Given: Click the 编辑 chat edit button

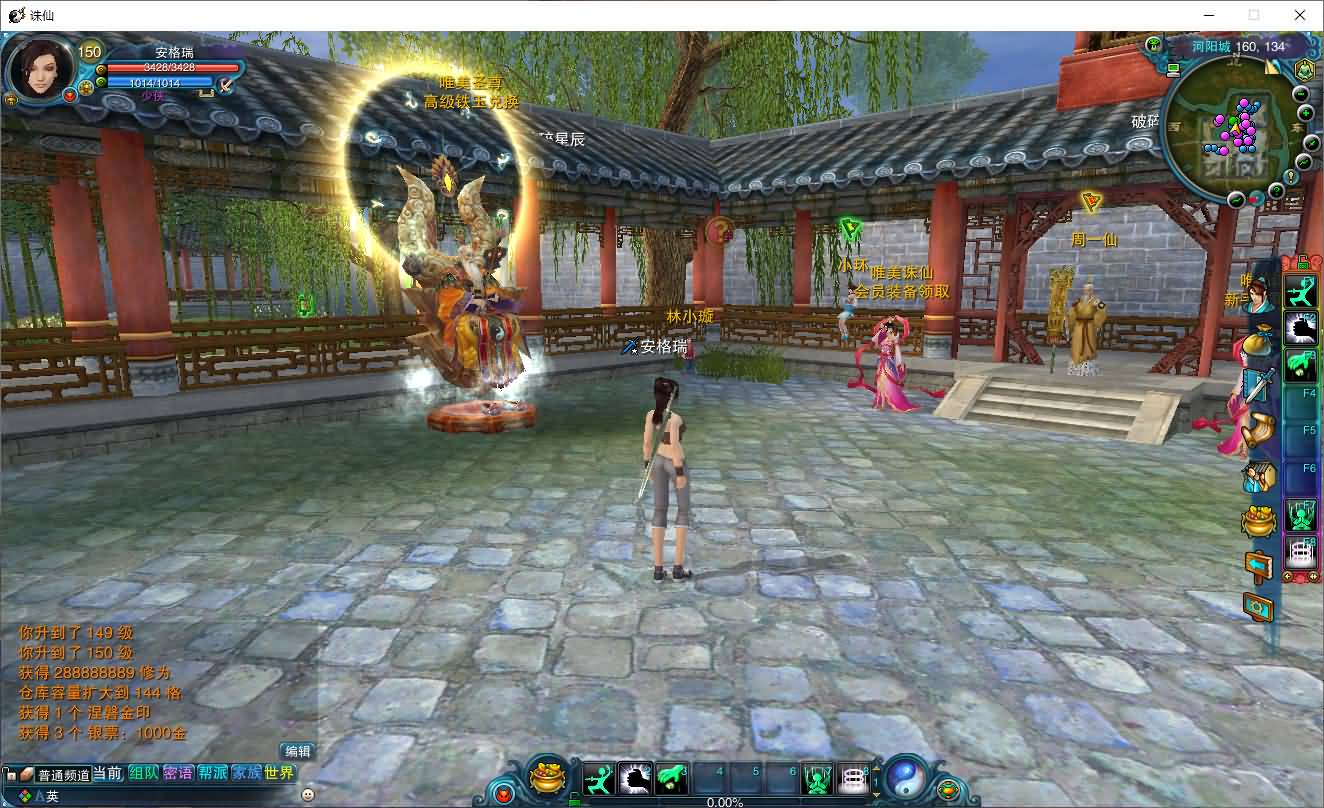Looking at the screenshot, I should pos(298,751).
